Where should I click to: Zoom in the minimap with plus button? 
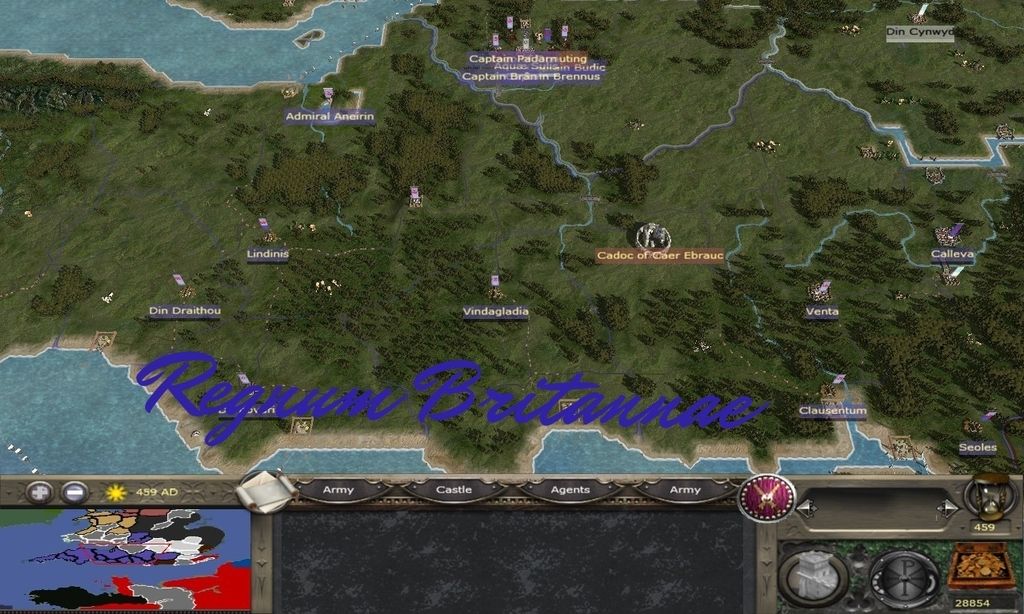39,492
